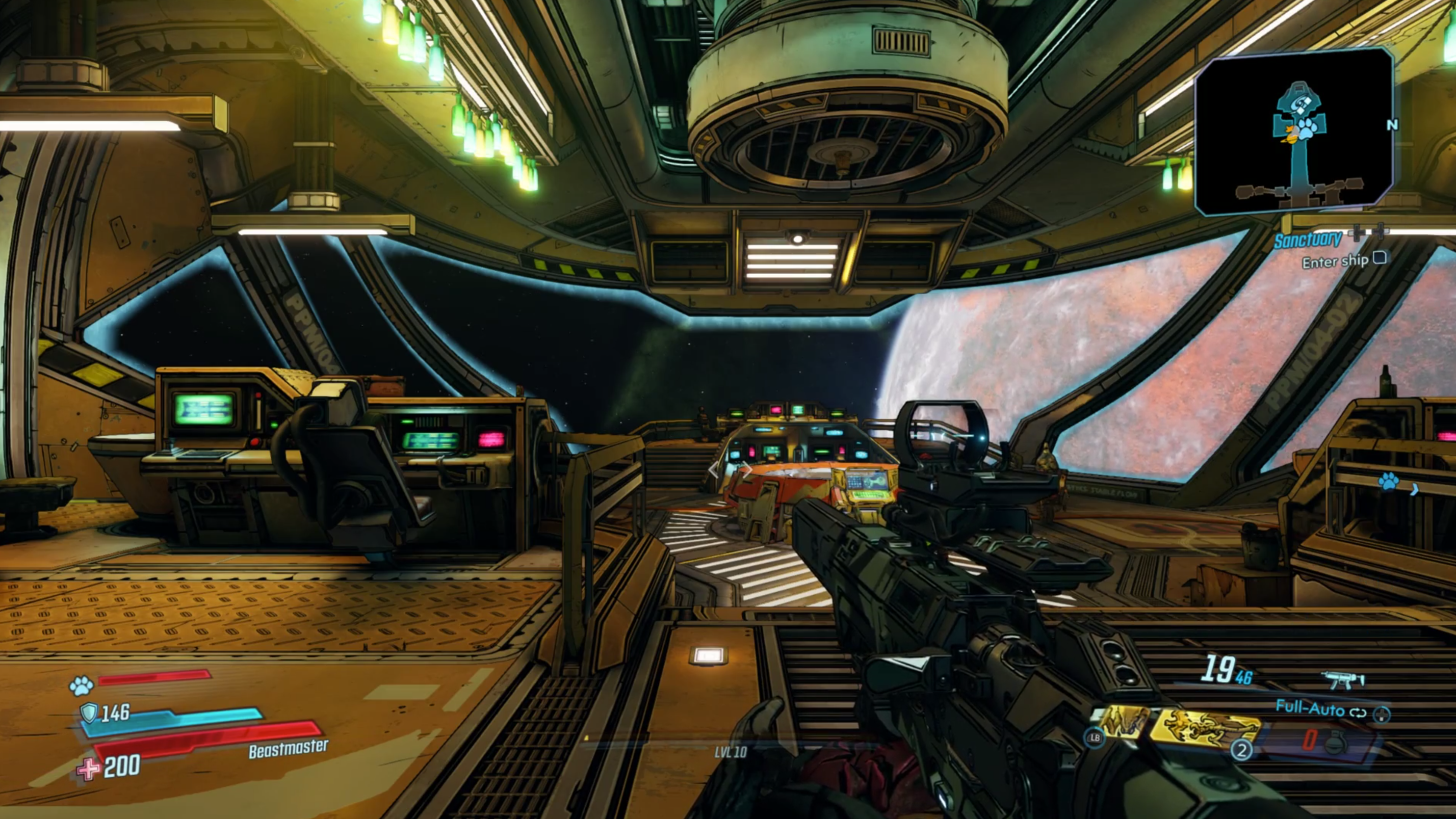Click the red health cross beside 200

tap(88, 768)
